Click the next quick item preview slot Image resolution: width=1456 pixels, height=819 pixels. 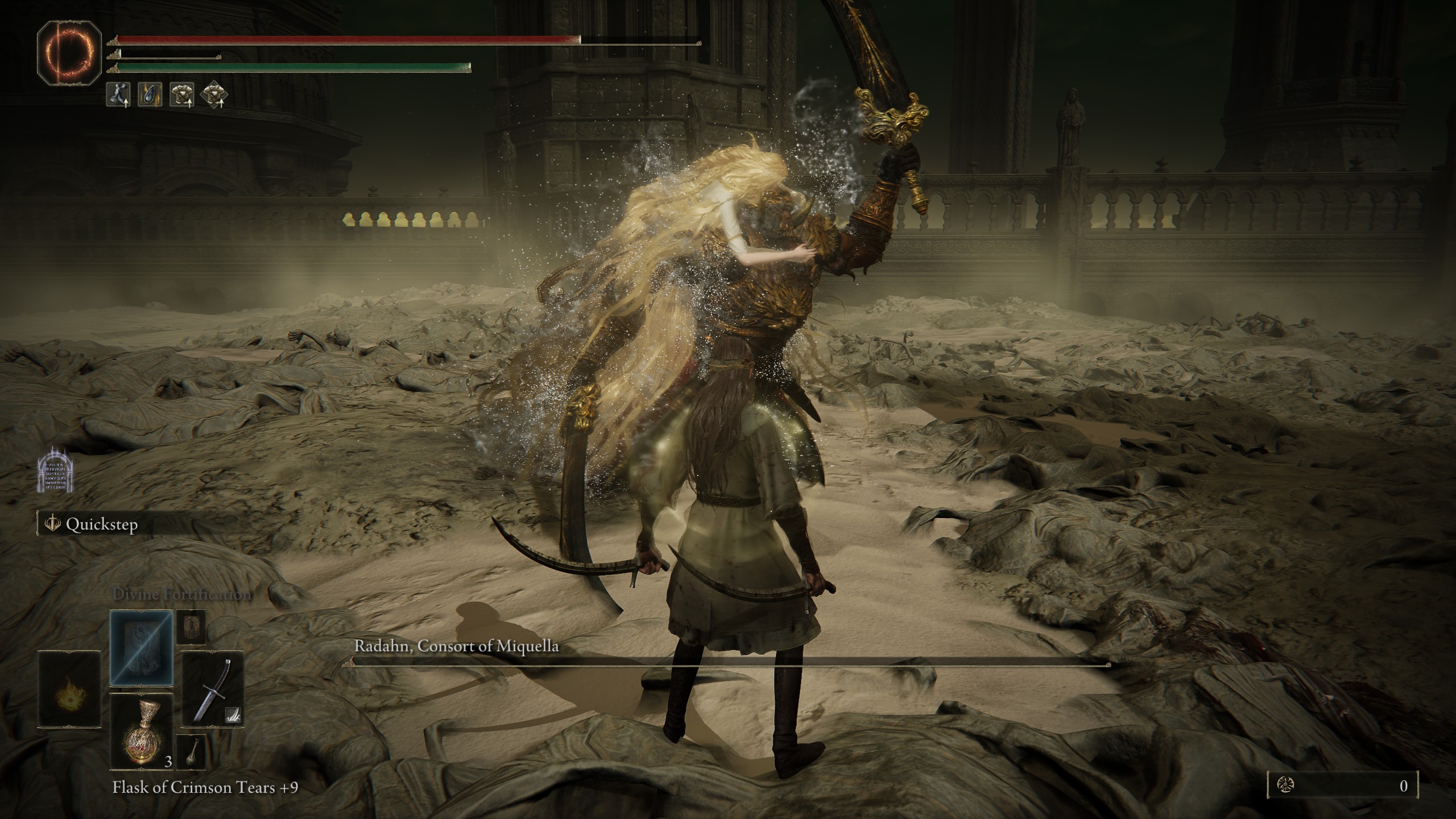point(191,752)
